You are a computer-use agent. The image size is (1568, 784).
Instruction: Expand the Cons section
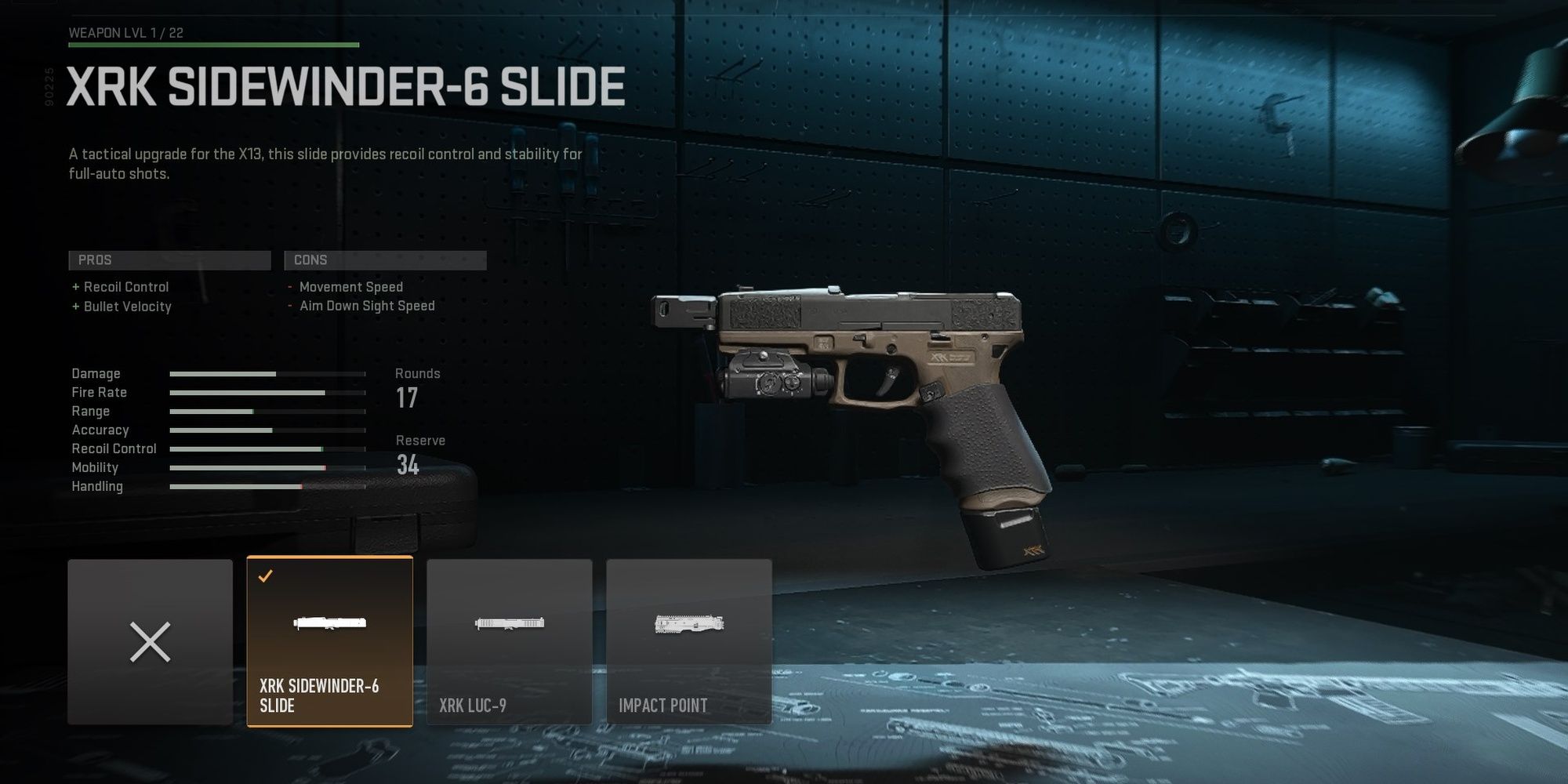coord(385,260)
